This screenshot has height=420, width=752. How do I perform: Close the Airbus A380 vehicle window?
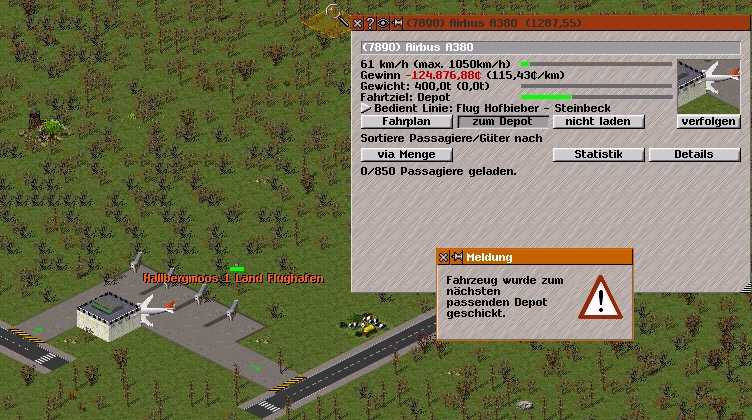(x=358, y=23)
